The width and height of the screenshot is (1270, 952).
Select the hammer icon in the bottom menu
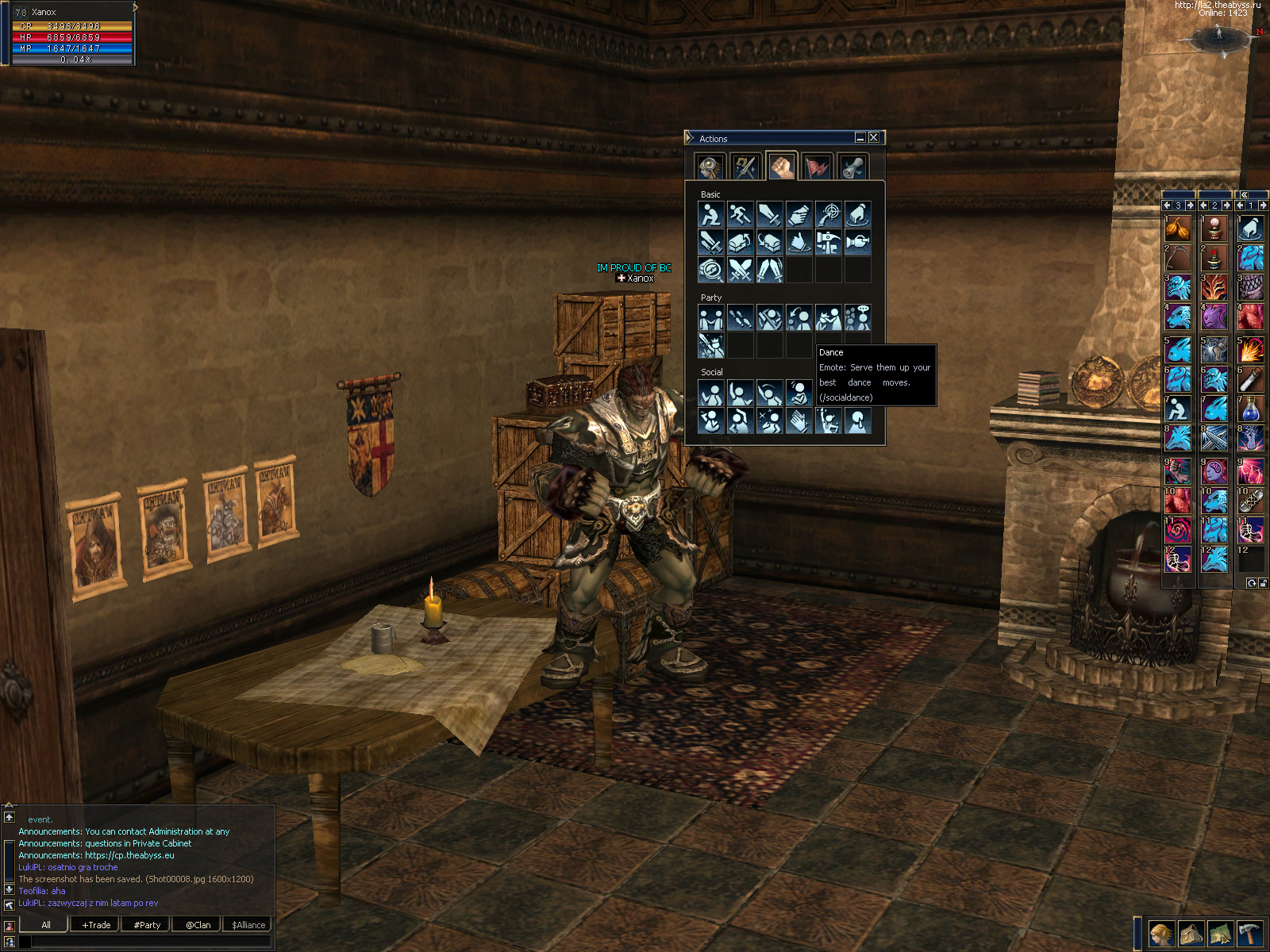click(x=1249, y=934)
